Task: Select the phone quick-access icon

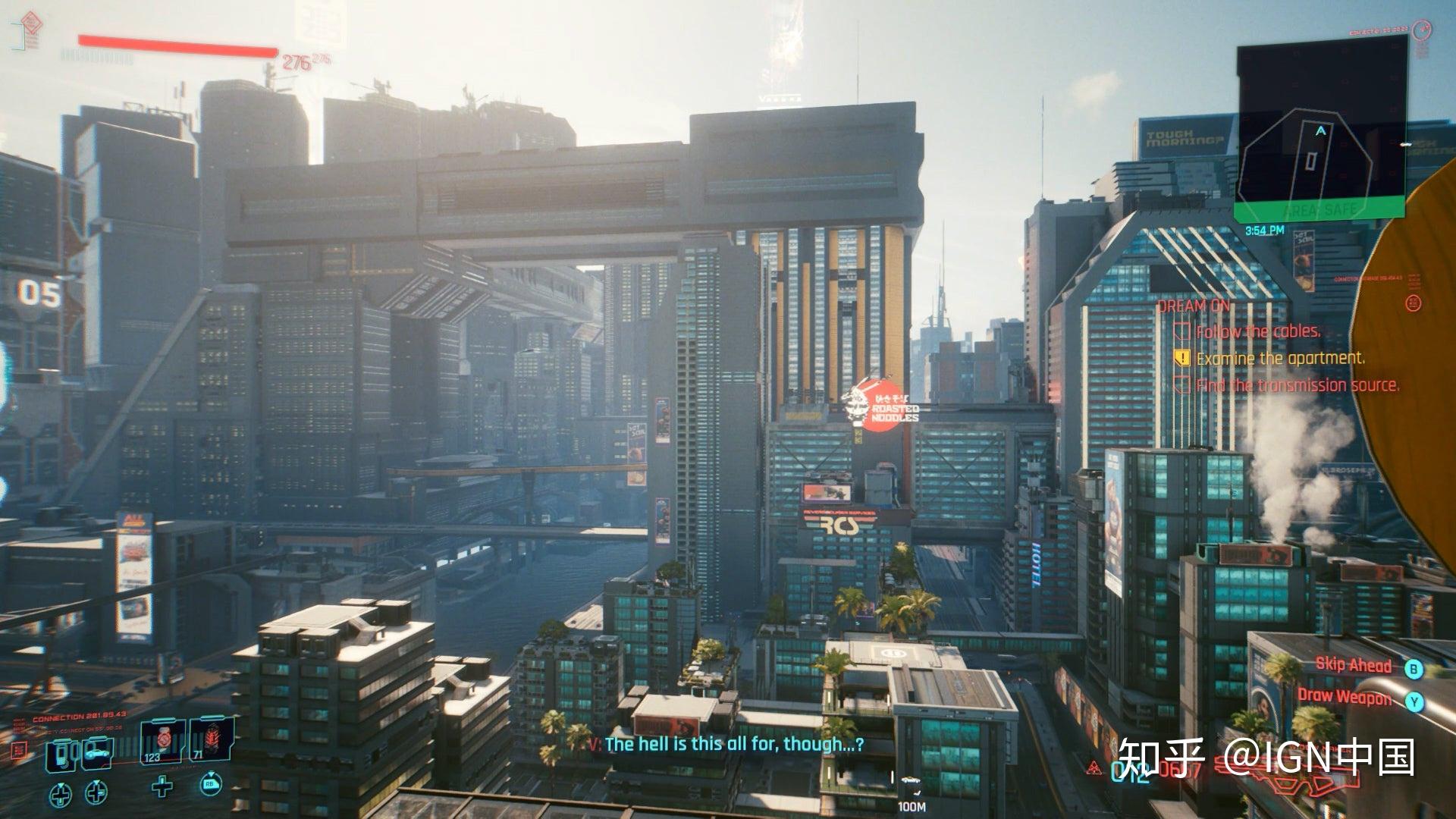Action: point(62,755)
